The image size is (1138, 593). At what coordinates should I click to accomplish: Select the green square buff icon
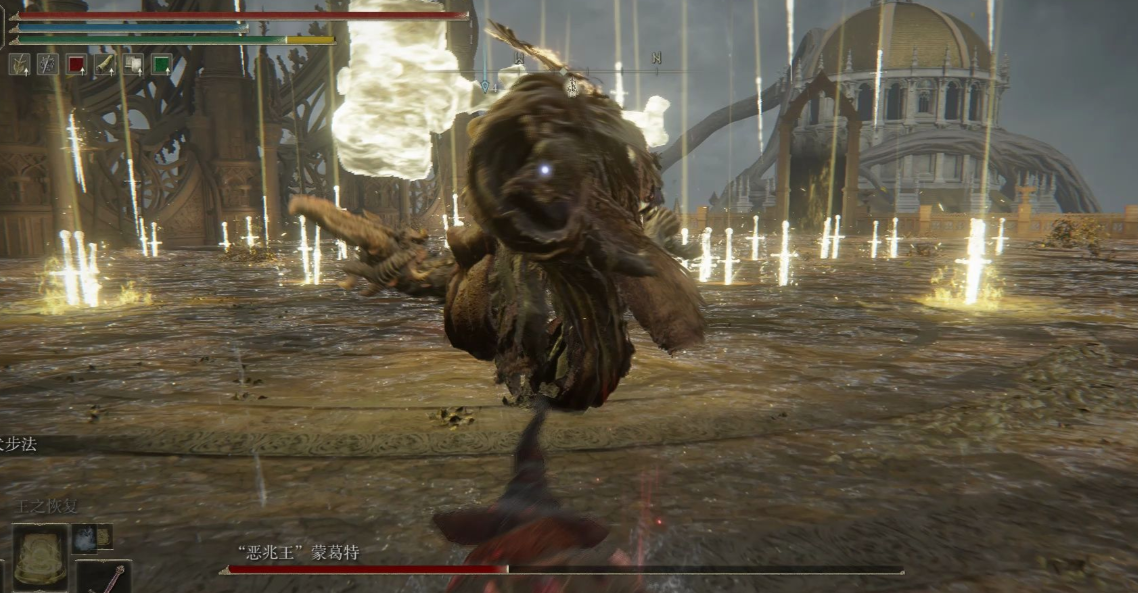point(161,65)
